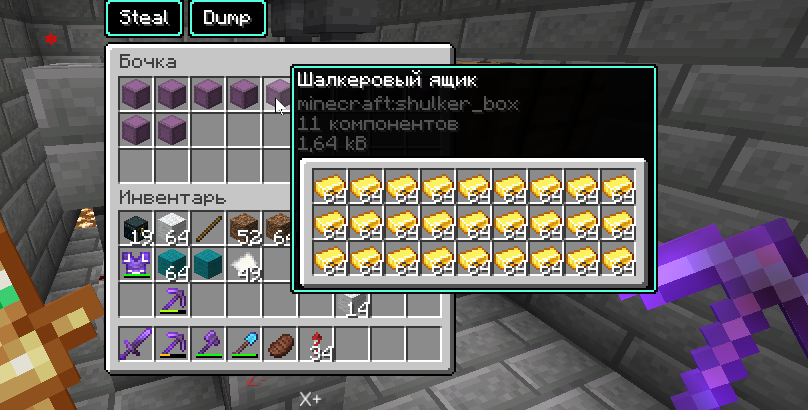This screenshot has height=410, width=808.
Task: Select the dark block stack of 19
Action: point(137,228)
